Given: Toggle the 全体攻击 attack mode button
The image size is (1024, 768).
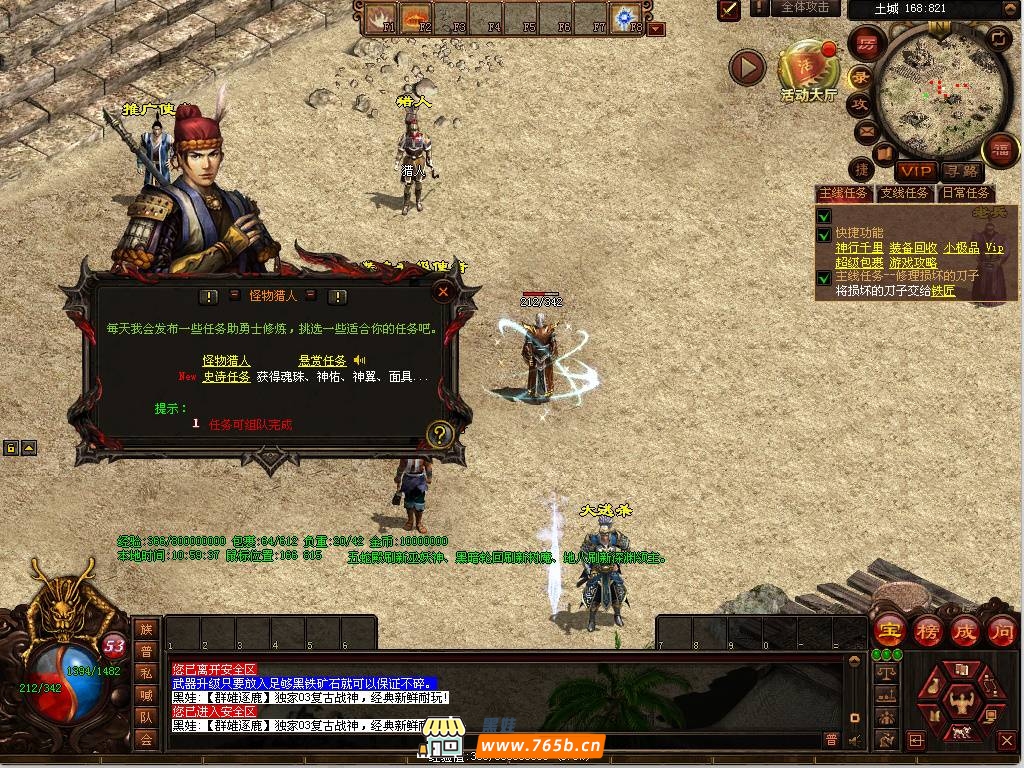Looking at the screenshot, I should 804,8.
